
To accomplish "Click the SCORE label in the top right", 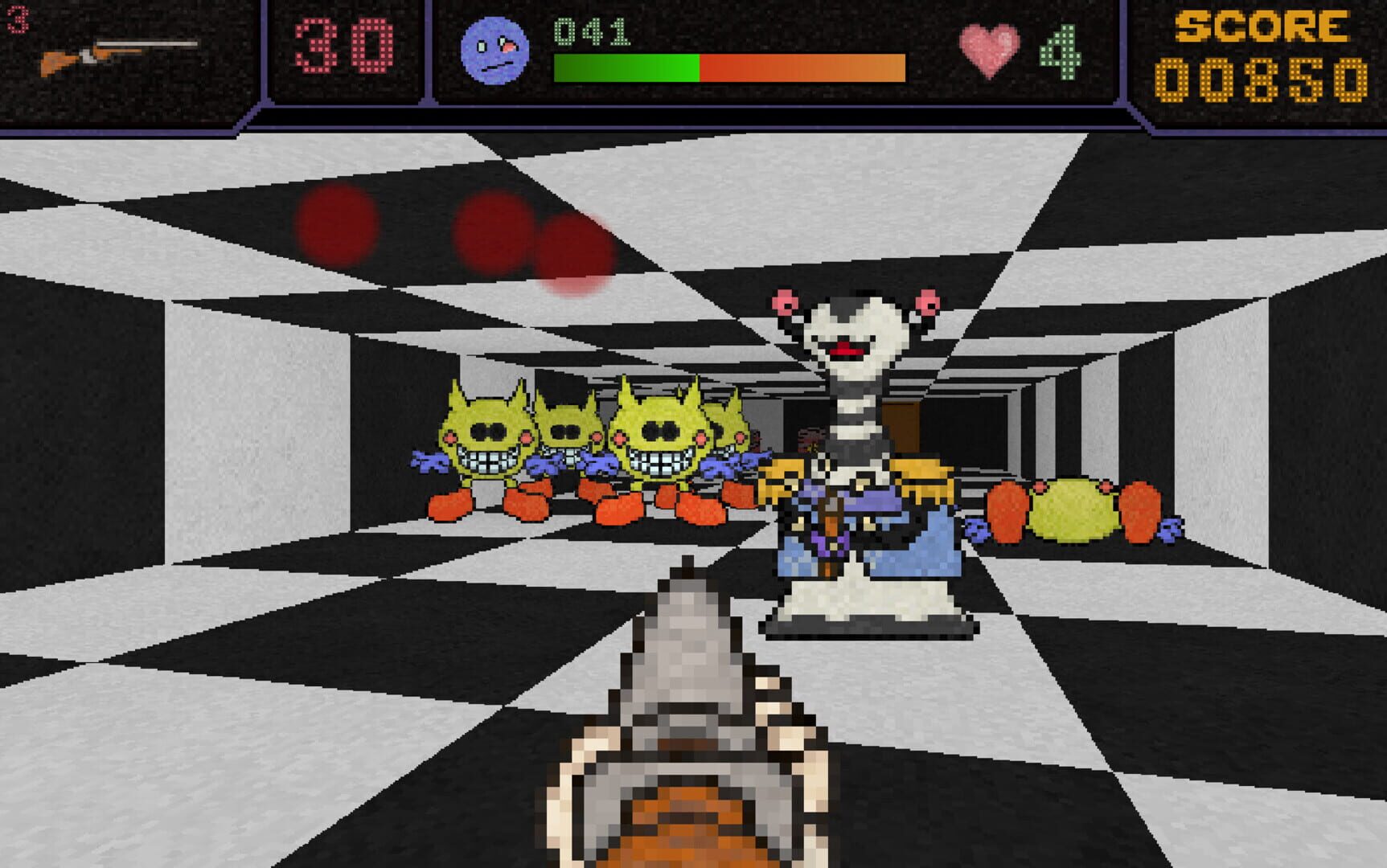I will (x=1262, y=24).
